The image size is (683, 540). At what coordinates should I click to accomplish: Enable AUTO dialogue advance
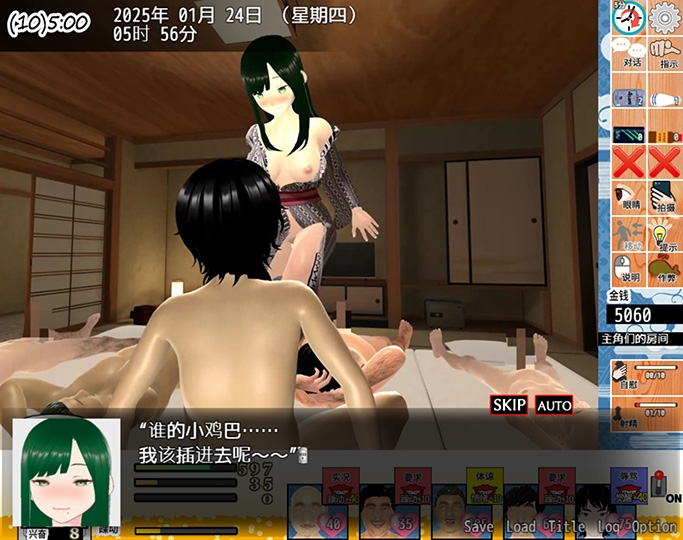click(554, 405)
